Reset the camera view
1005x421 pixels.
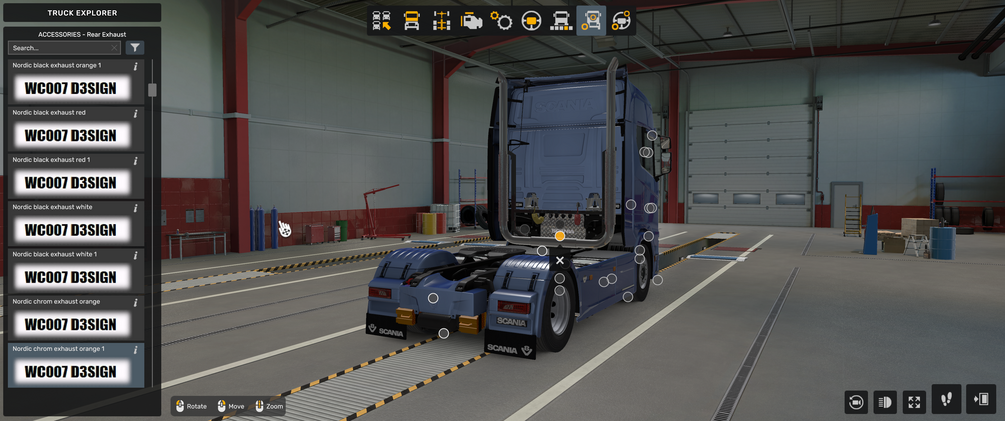856,402
